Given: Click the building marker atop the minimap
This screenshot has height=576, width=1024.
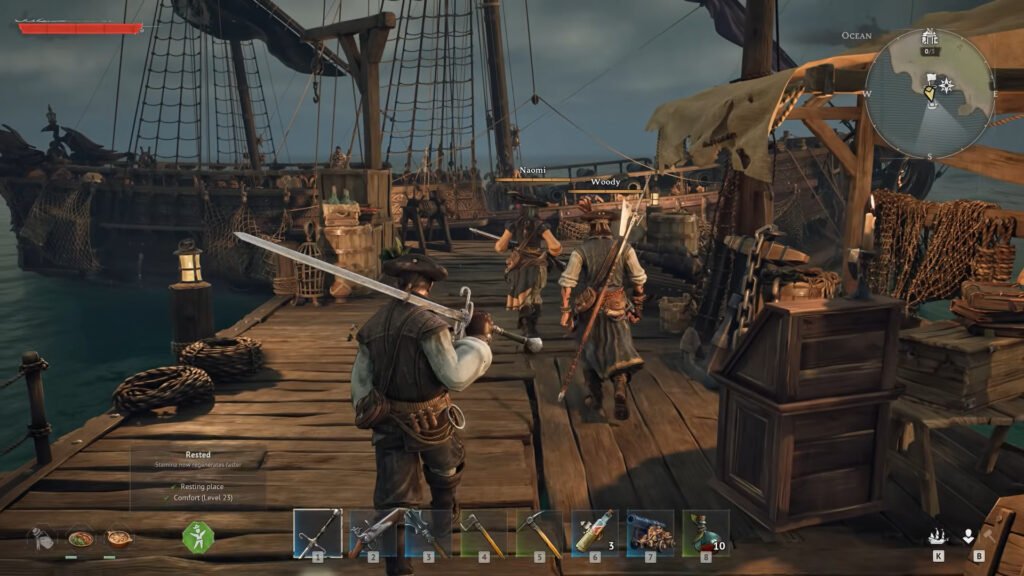Looking at the screenshot, I should point(930,39).
